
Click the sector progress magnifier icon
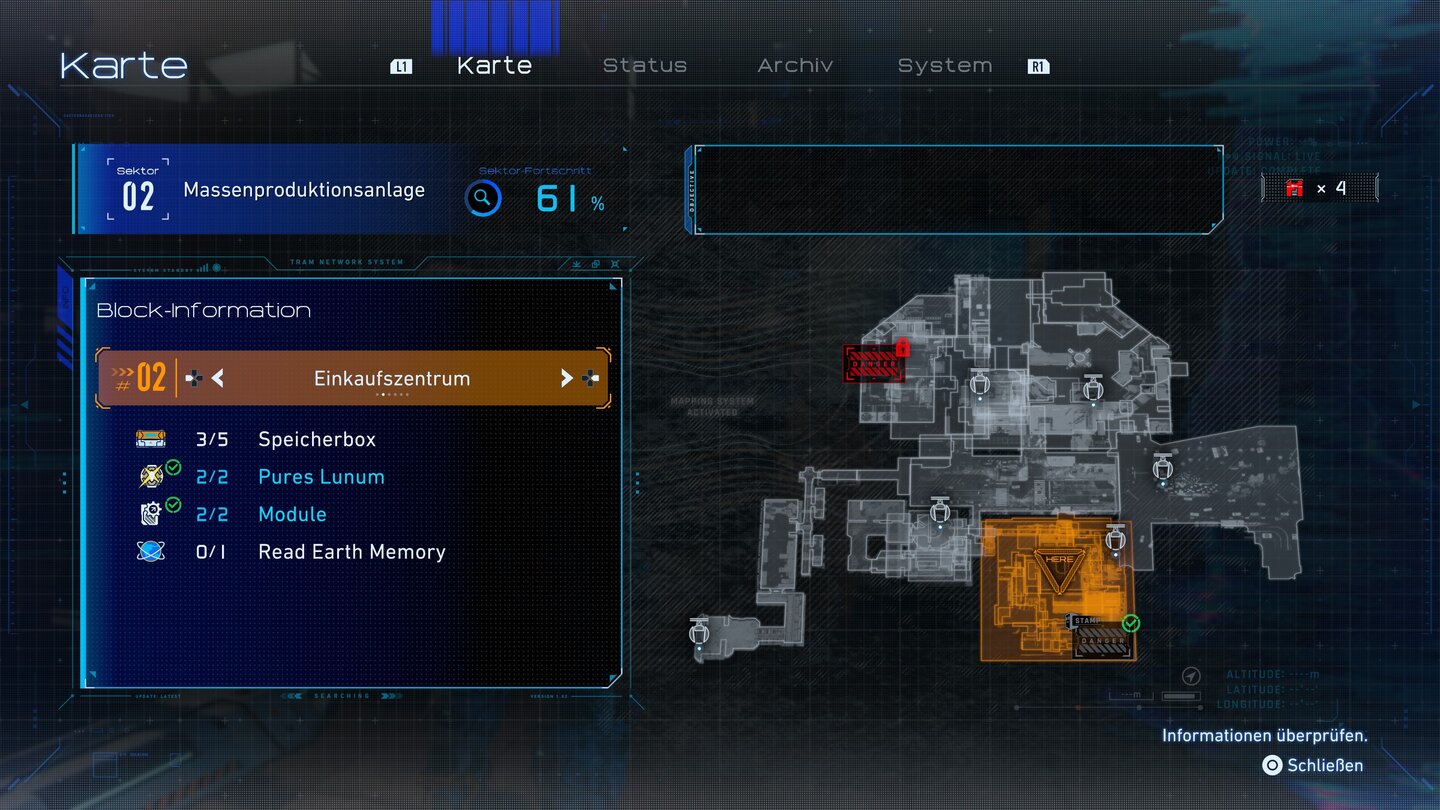click(x=482, y=198)
